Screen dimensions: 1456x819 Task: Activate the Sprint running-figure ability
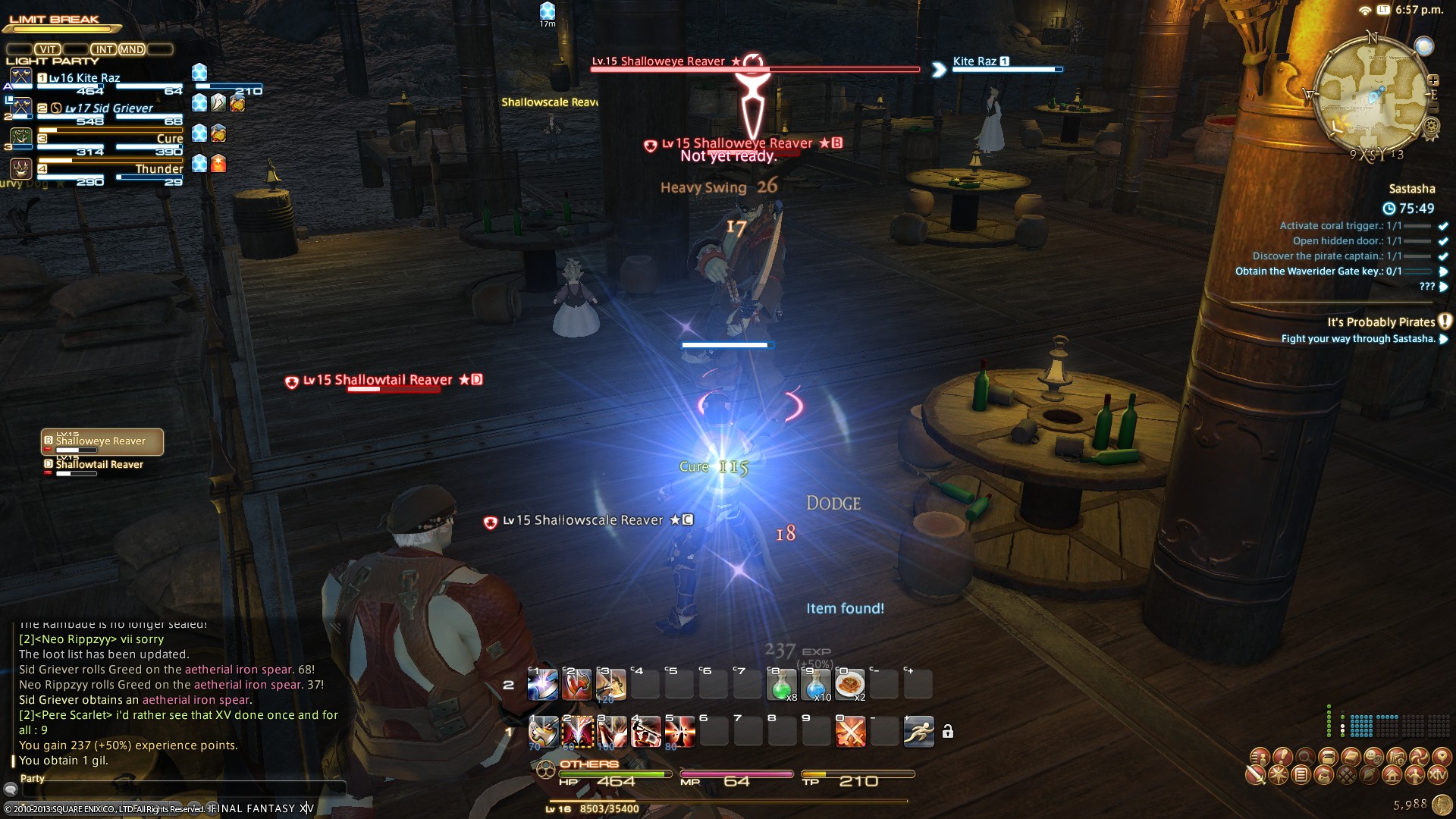[x=918, y=732]
